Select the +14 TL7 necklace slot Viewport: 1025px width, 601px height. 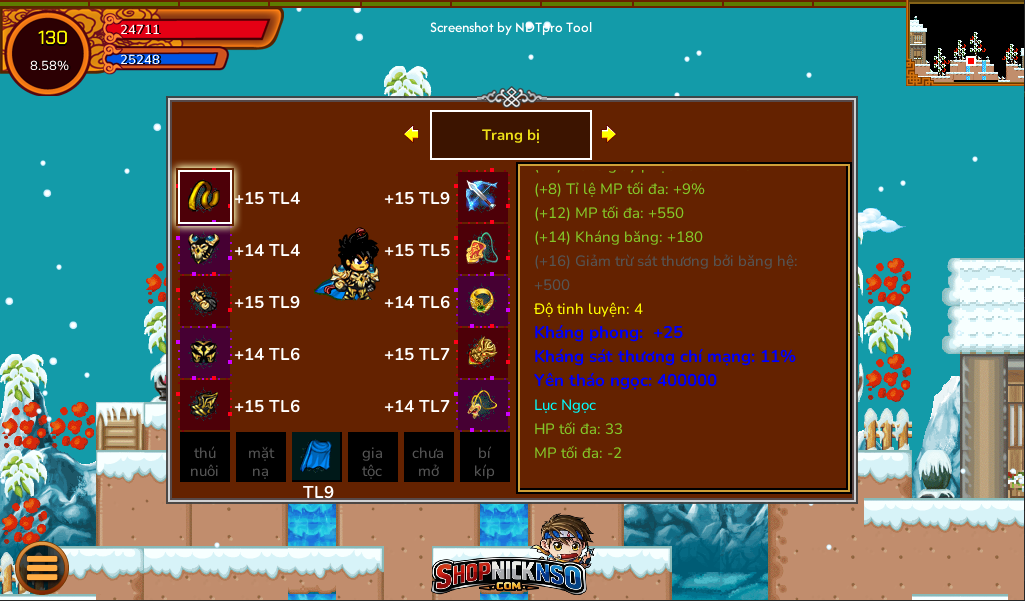coord(483,405)
